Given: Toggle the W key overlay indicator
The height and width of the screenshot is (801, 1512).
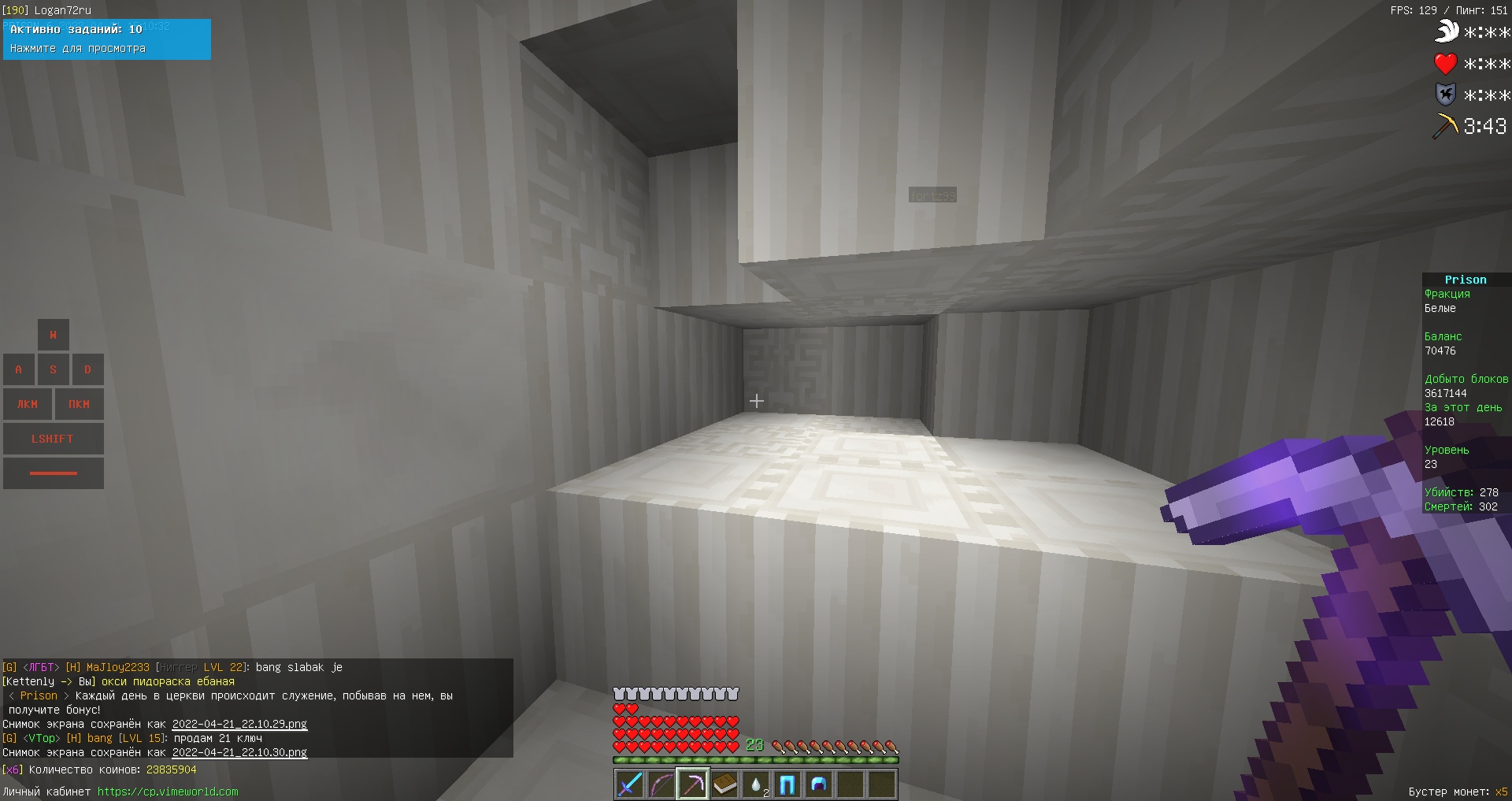Looking at the screenshot, I should pos(53,334).
